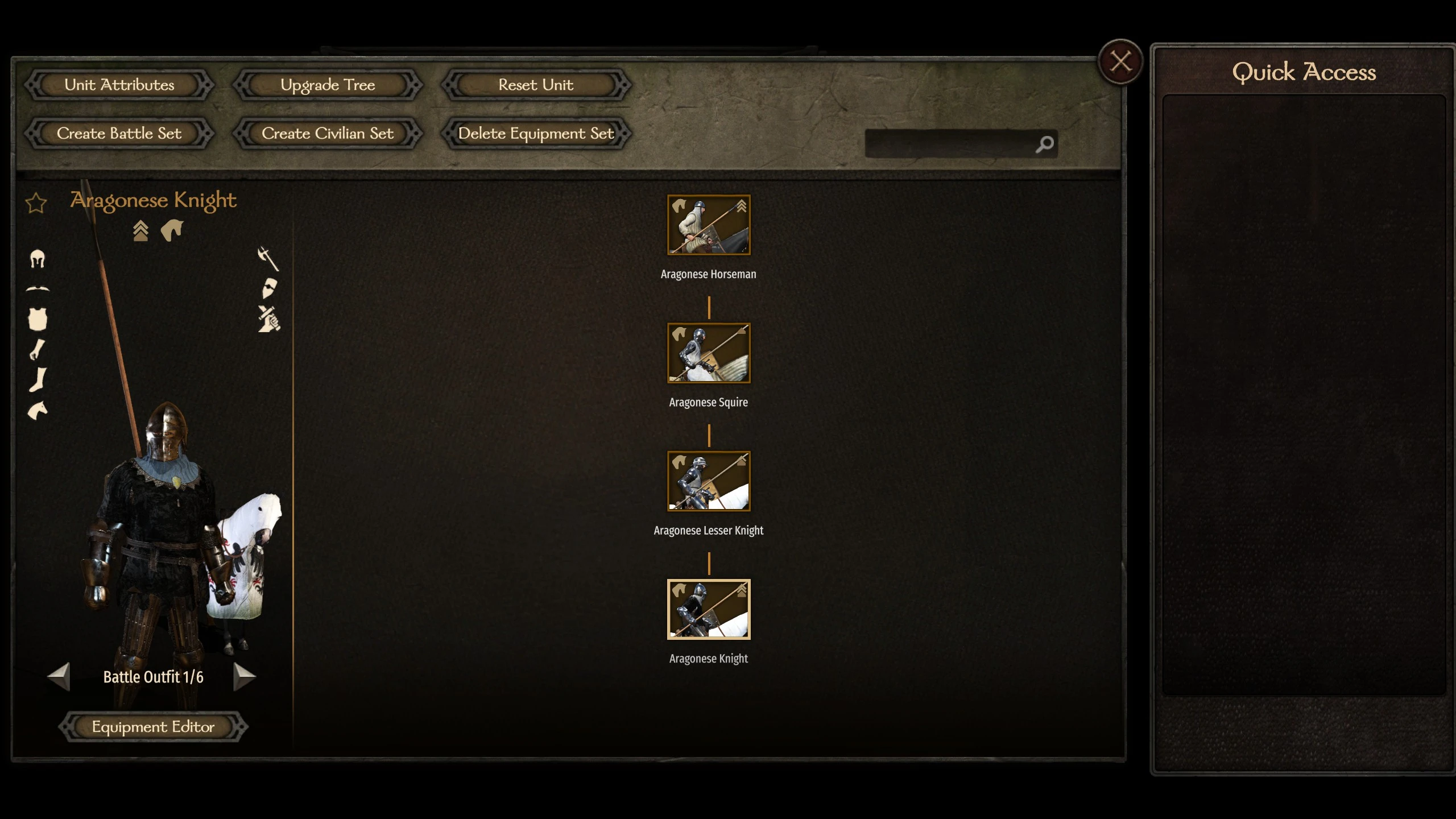Favorite the Aragonese Knight with the star
The image size is (1456, 819).
[36, 203]
